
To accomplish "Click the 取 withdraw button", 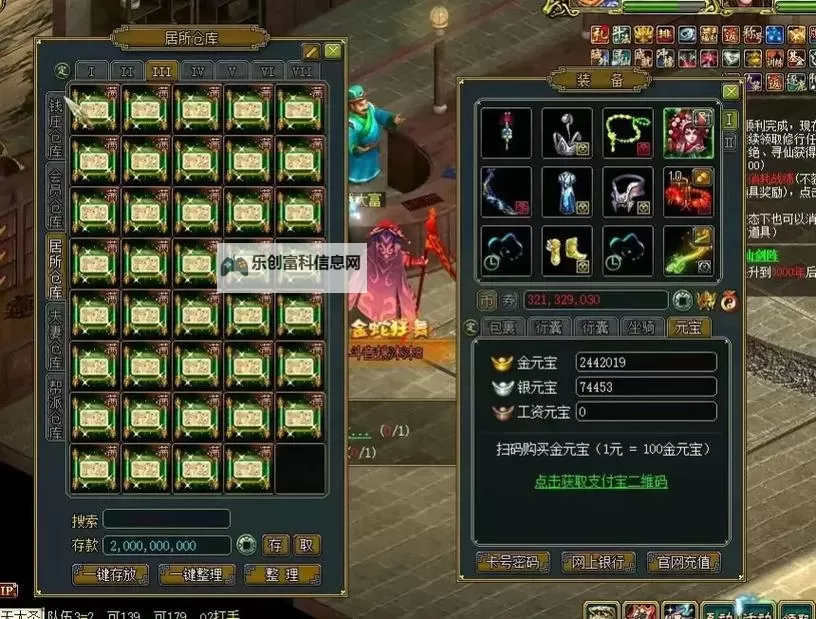I will tap(306, 545).
